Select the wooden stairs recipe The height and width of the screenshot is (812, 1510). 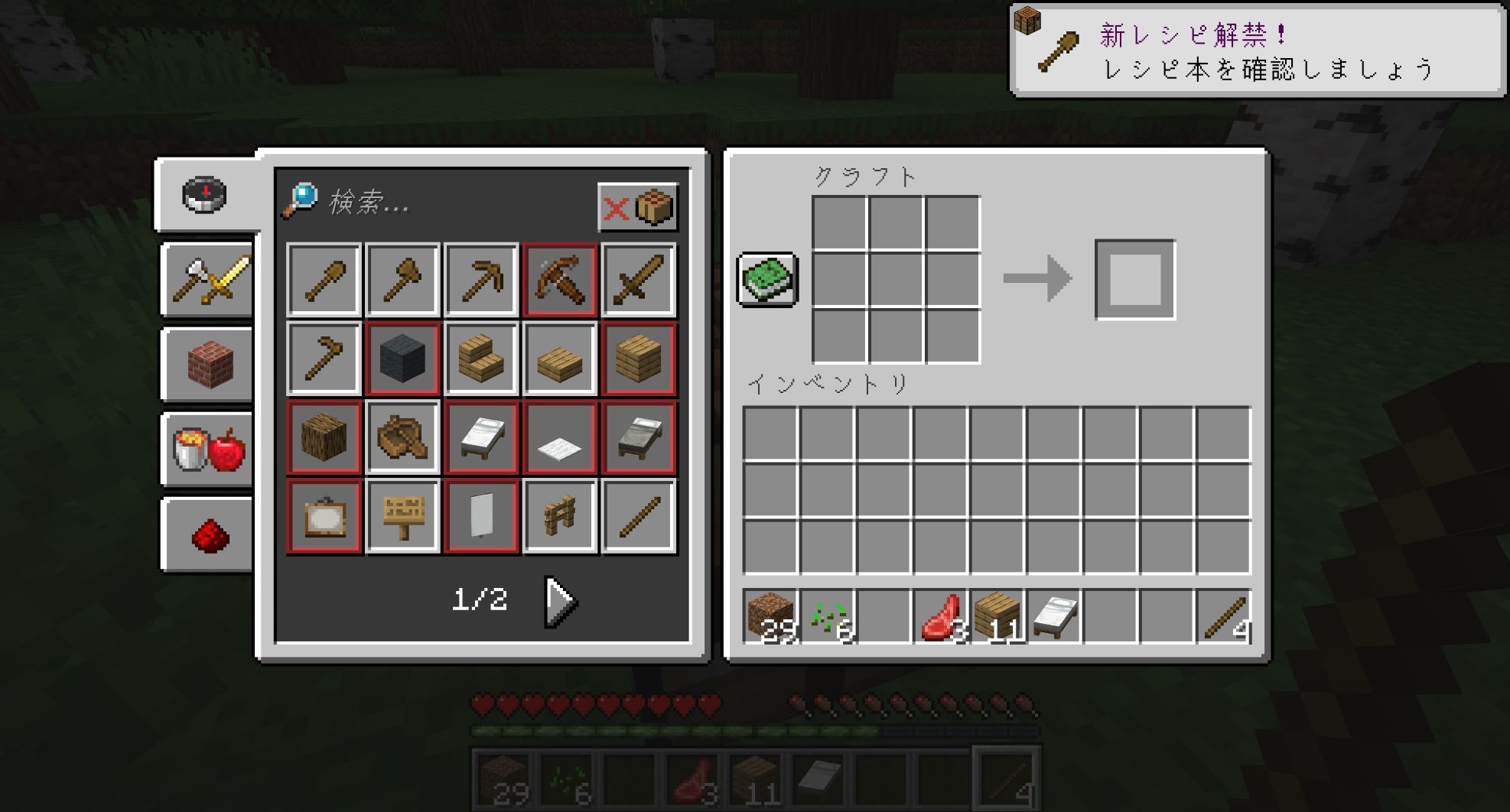(x=481, y=359)
